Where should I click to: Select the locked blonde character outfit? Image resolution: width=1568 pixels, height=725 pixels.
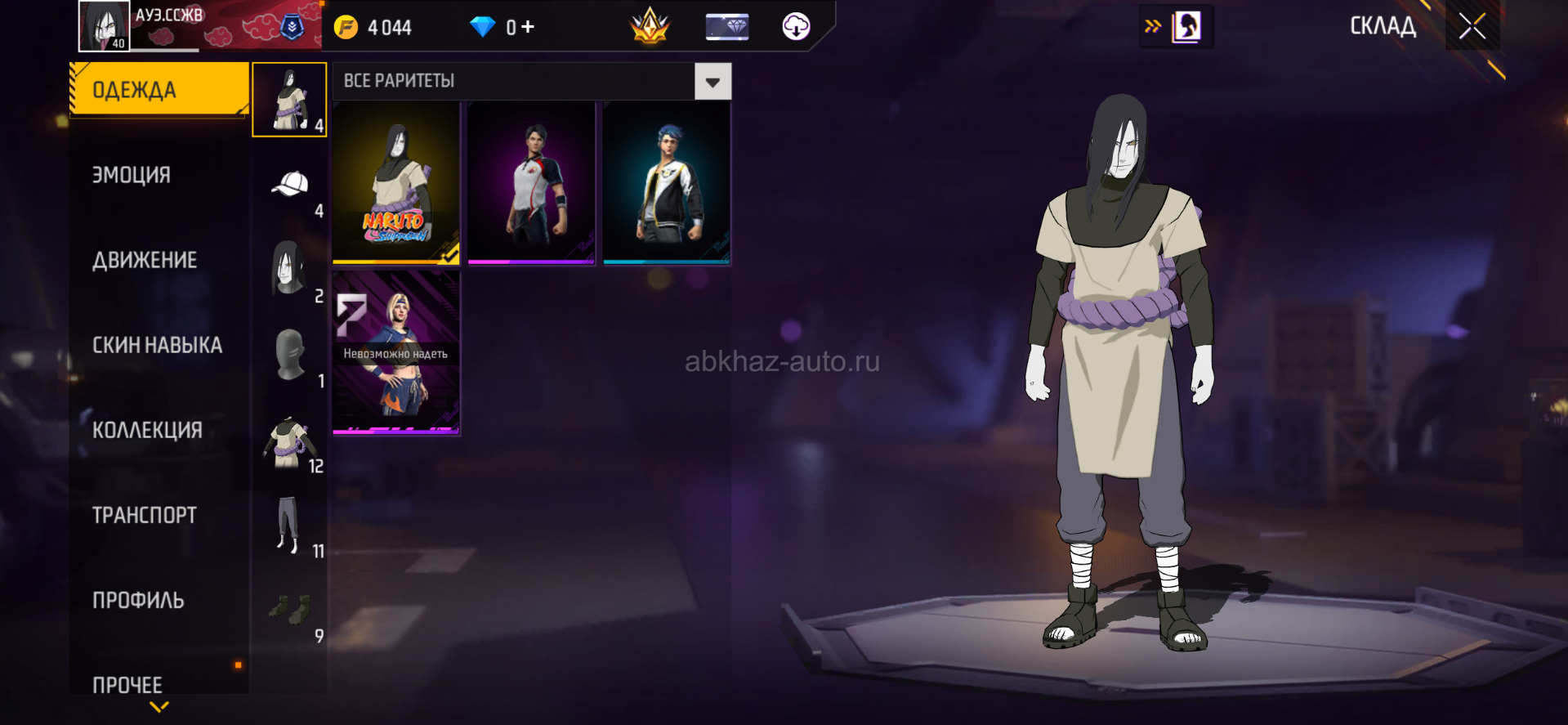click(x=396, y=352)
